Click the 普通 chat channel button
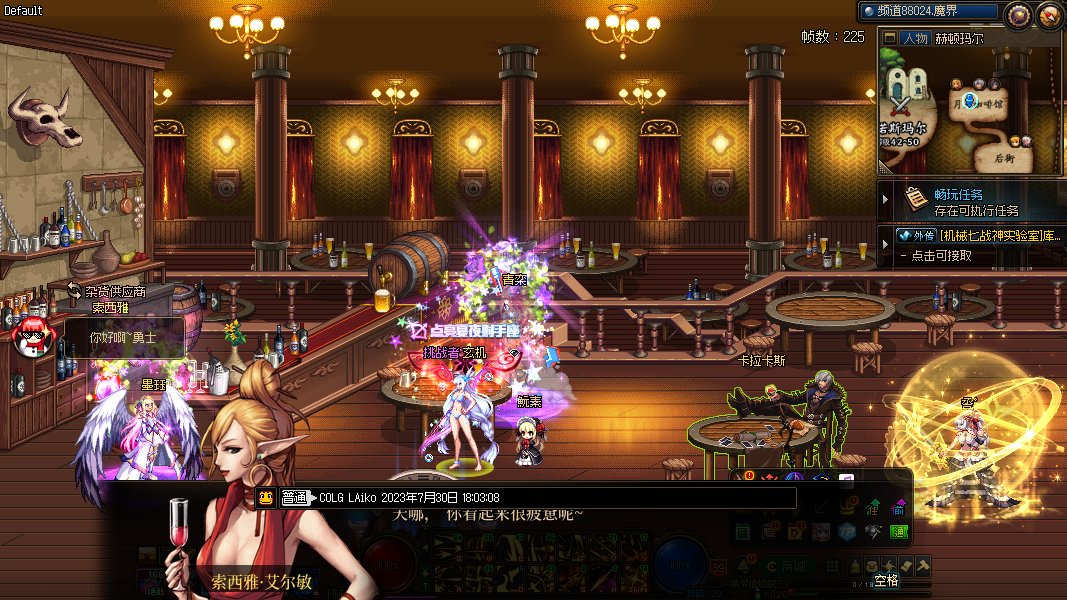The height and width of the screenshot is (600, 1067). (294, 498)
